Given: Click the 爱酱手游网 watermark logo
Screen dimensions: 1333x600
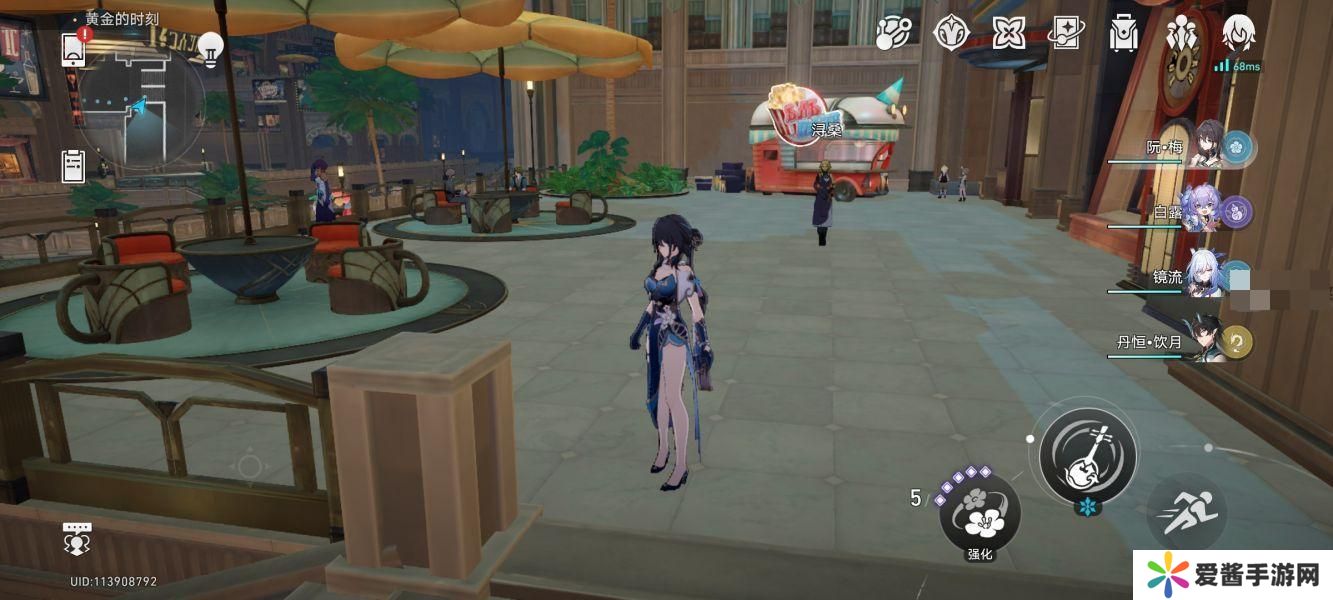Looking at the screenshot, I should 1232,575.
